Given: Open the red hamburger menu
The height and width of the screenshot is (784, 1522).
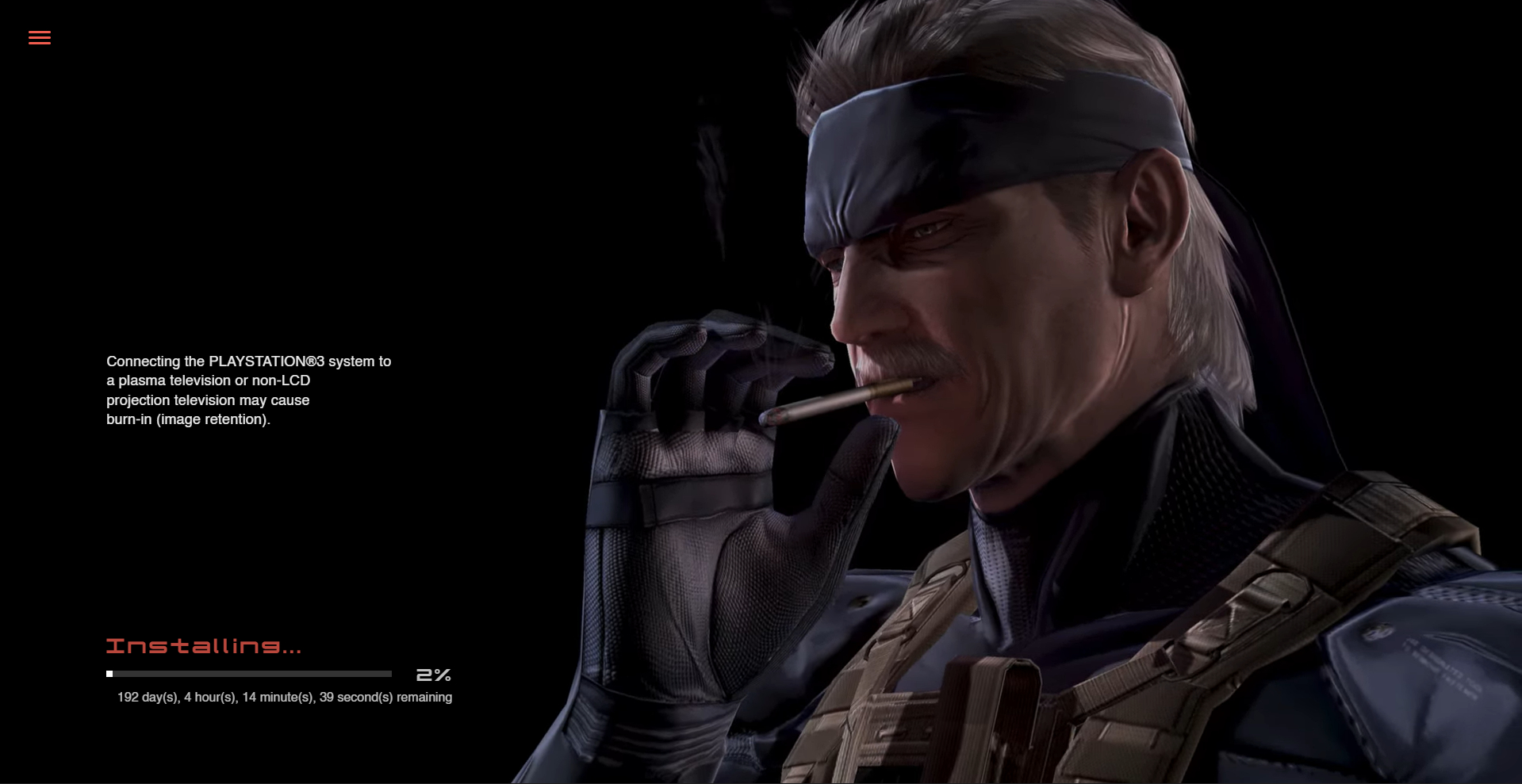Looking at the screenshot, I should pyautogui.click(x=40, y=37).
